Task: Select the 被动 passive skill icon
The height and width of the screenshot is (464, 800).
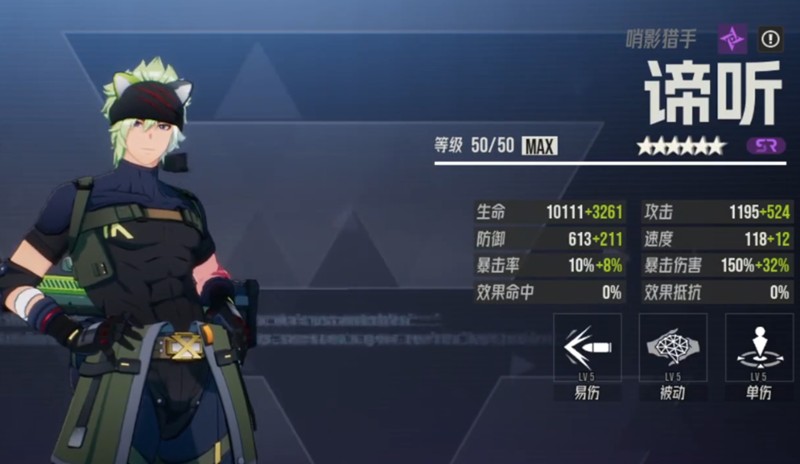Action: (x=673, y=347)
